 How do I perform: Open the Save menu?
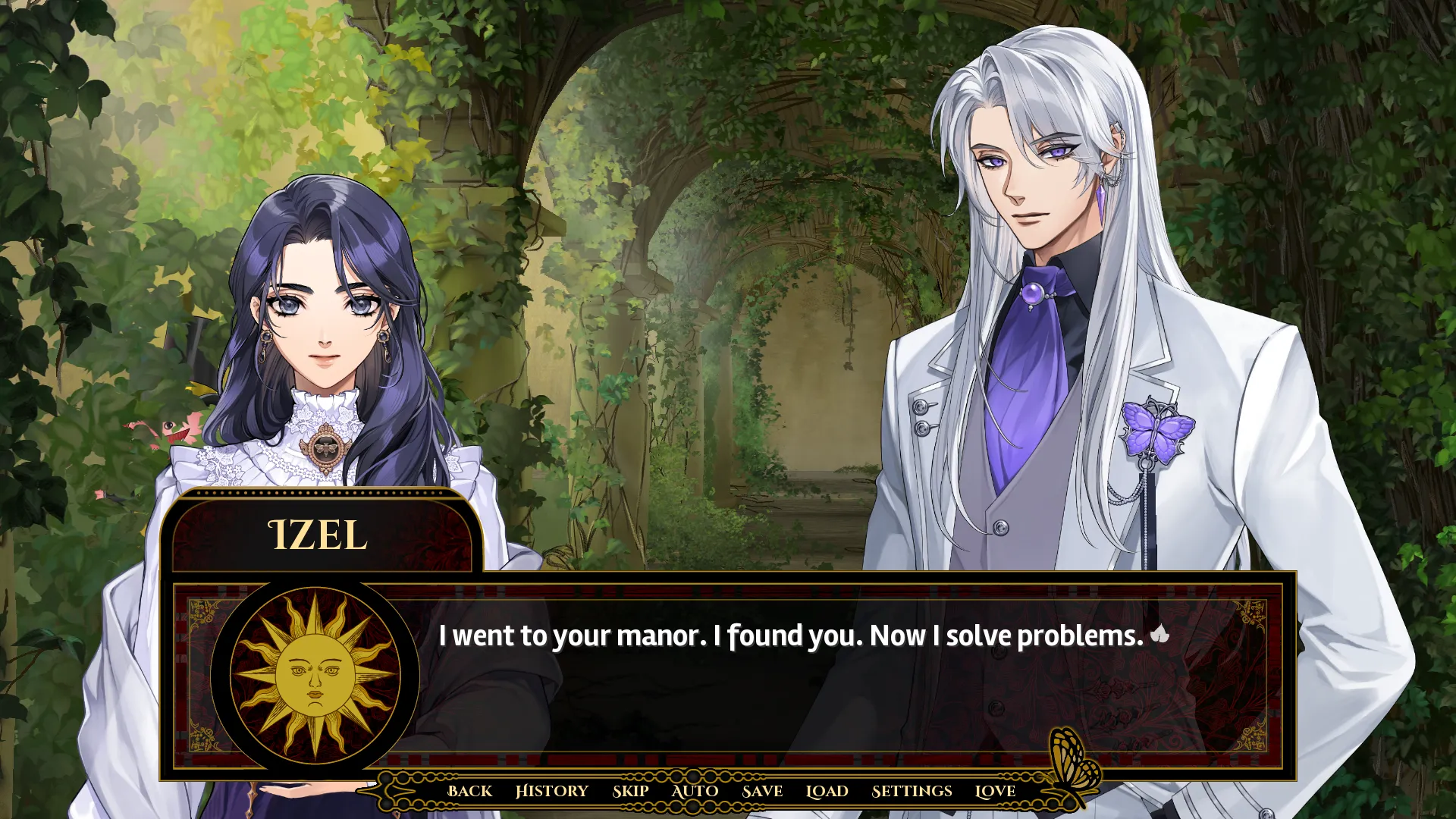pyautogui.click(x=763, y=791)
